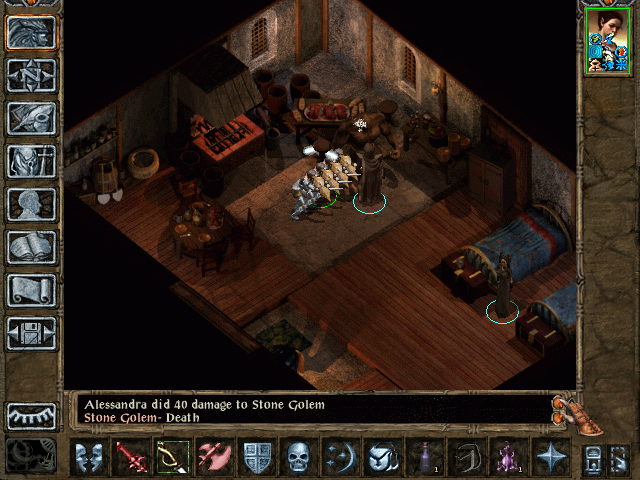Open the priest scroll button
The image size is (640, 480).
31,290
